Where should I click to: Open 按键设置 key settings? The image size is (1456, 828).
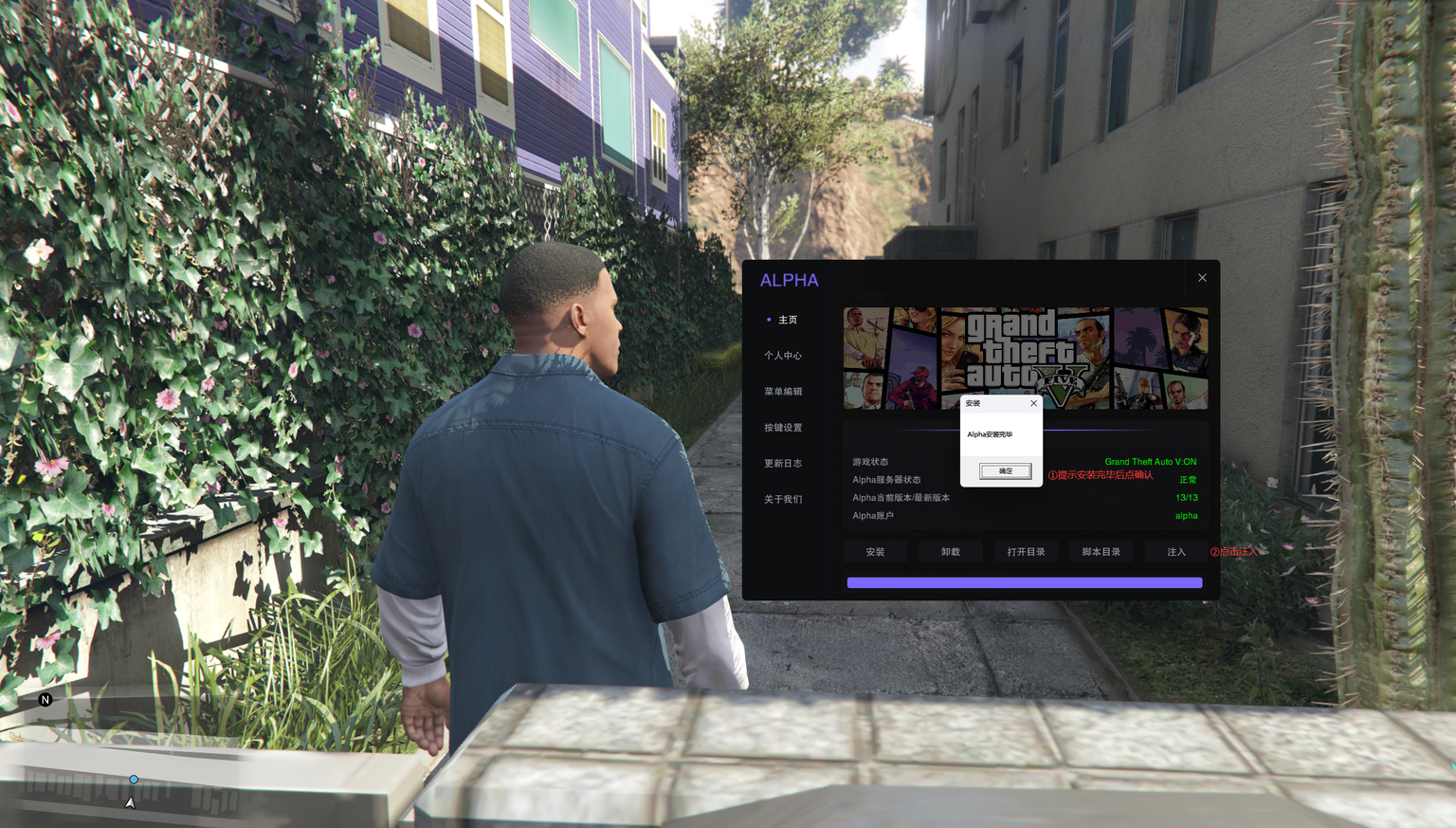(x=783, y=428)
